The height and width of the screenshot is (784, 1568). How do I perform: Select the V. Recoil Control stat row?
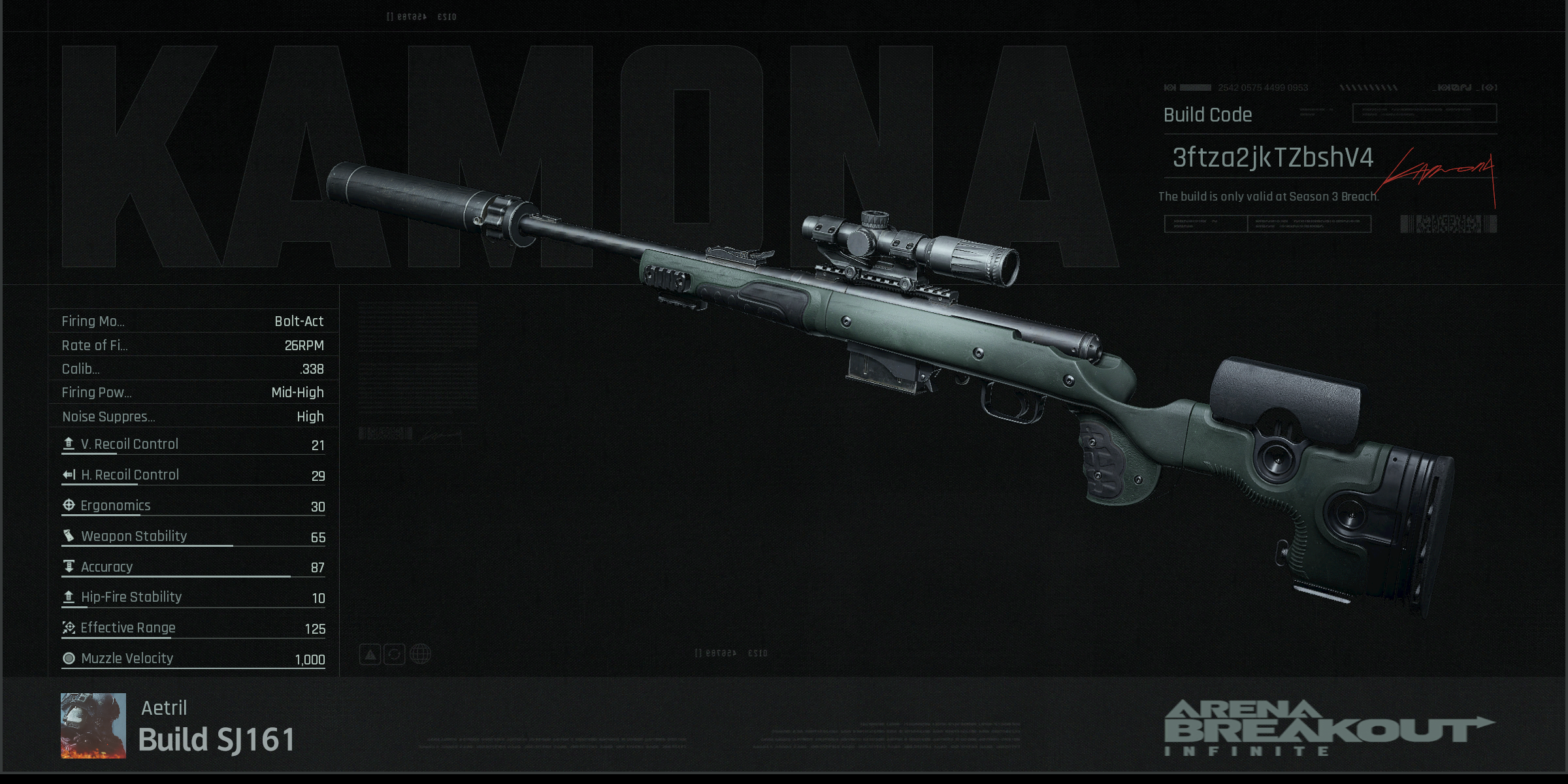(x=193, y=445)
